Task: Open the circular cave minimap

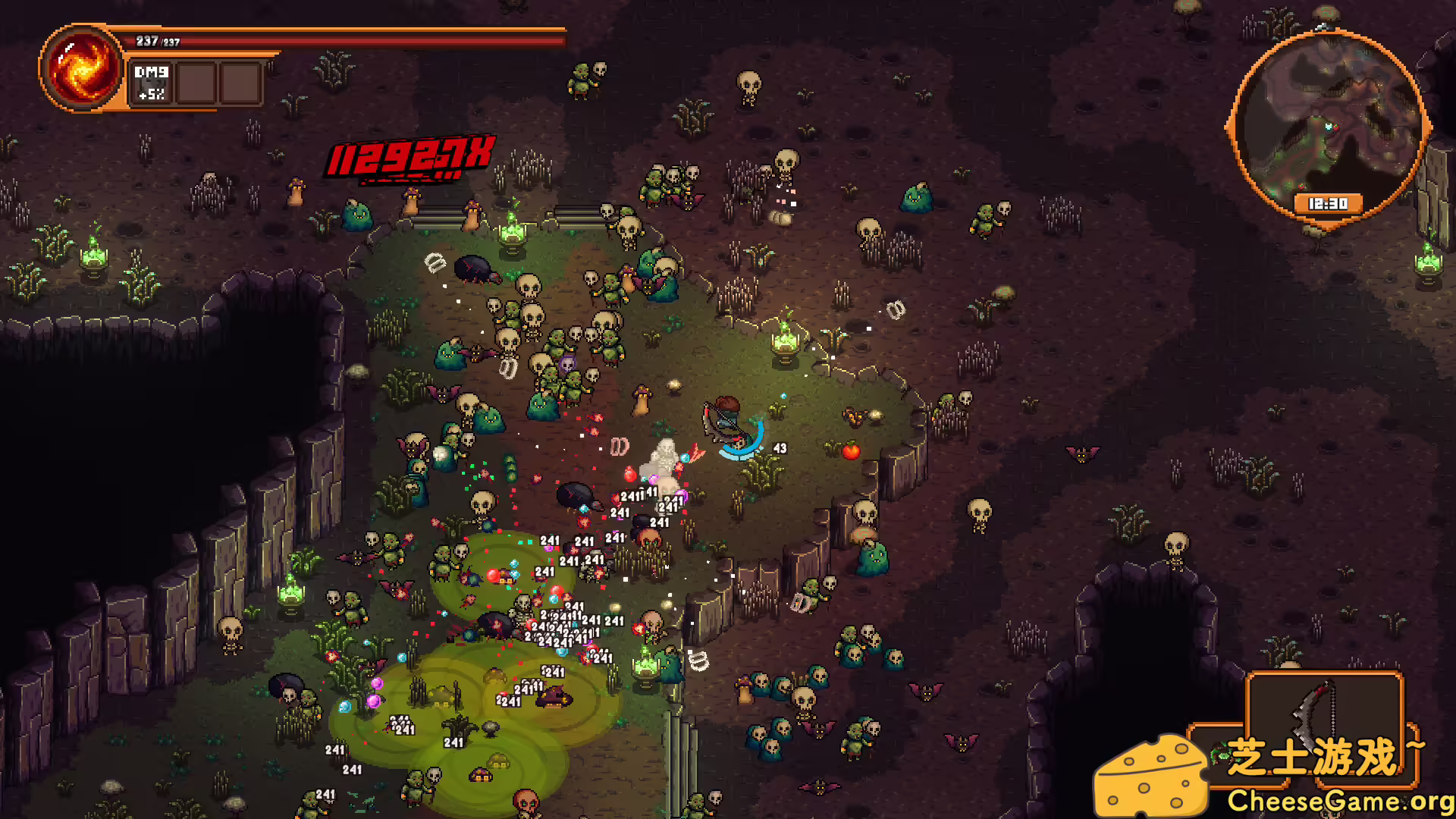Action: tap(1327, 125)
